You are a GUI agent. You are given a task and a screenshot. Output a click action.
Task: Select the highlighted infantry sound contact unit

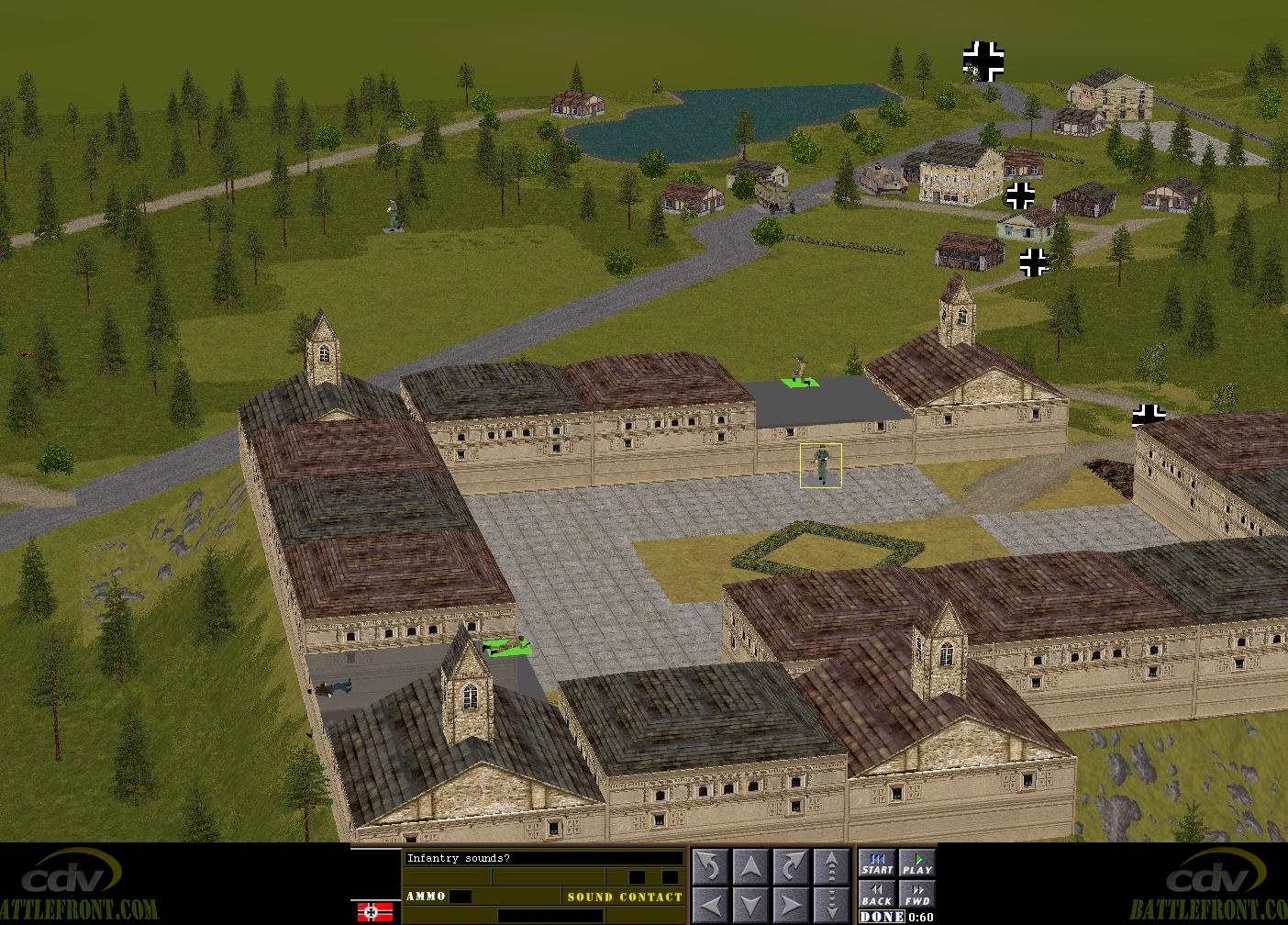821,465
